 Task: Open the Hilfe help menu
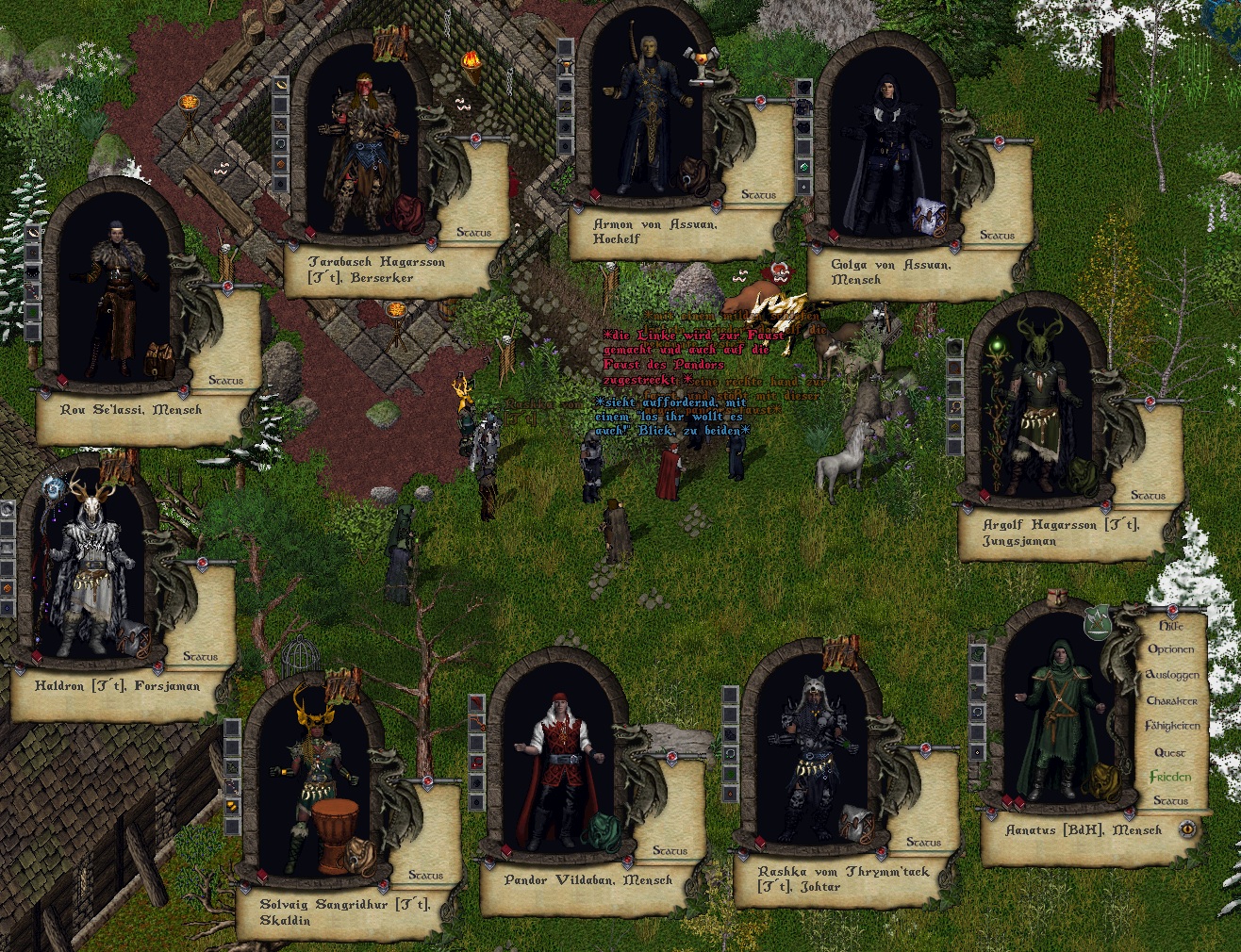[x=1170, y=626]
